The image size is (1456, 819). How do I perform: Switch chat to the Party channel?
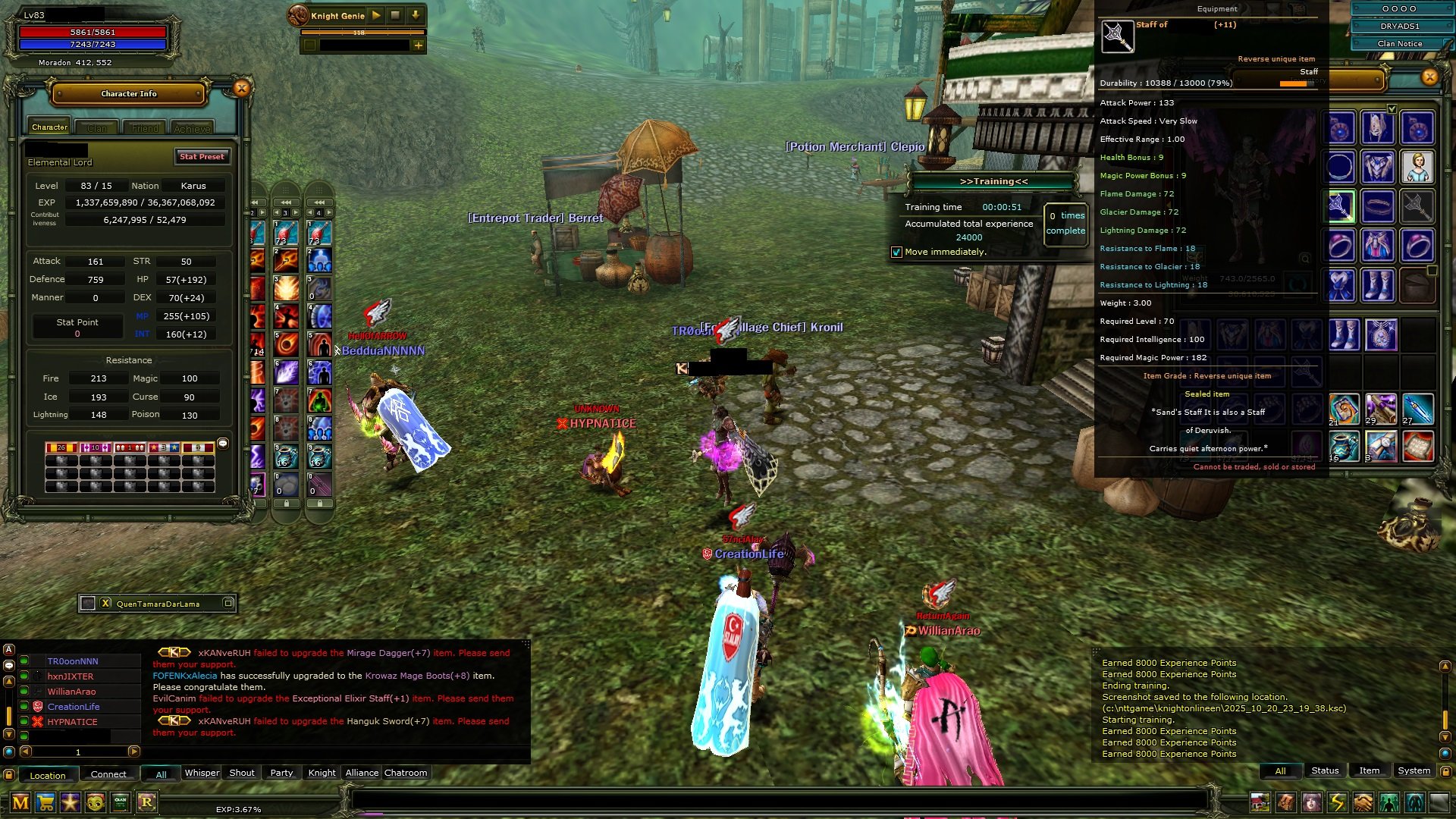click(x=281, y=773)
